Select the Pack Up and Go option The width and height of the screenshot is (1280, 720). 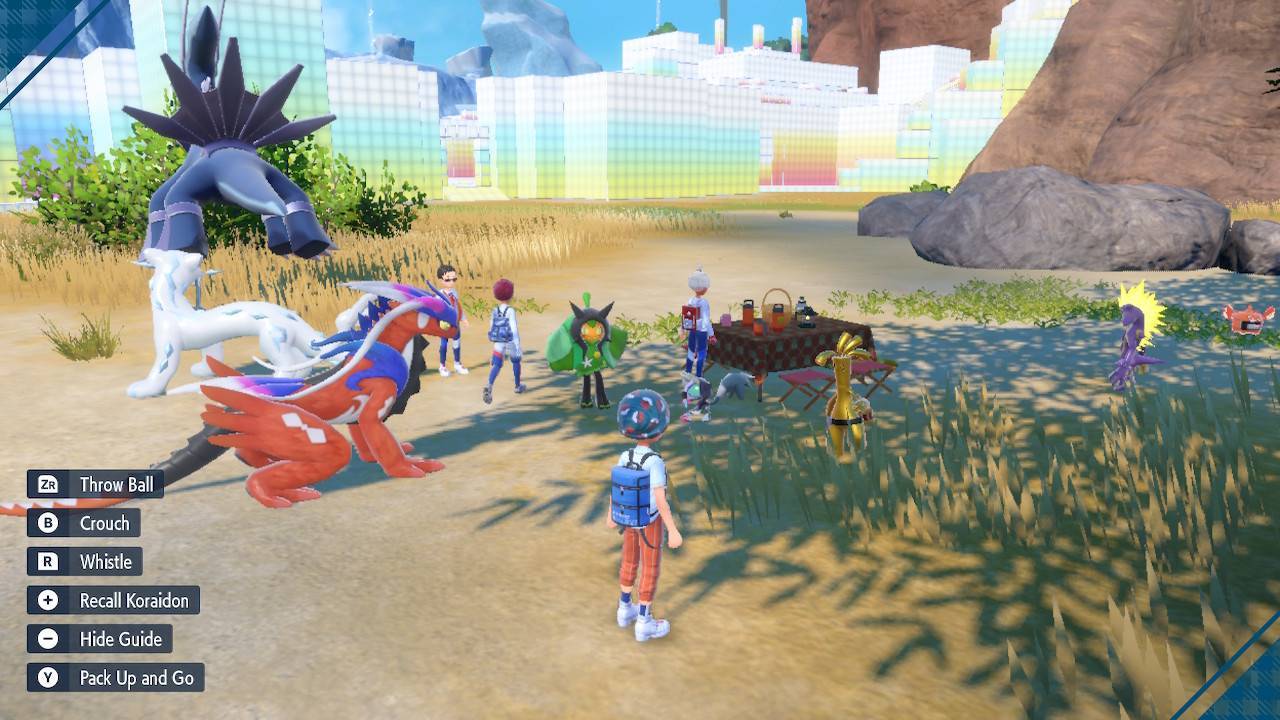coord(136,677)
